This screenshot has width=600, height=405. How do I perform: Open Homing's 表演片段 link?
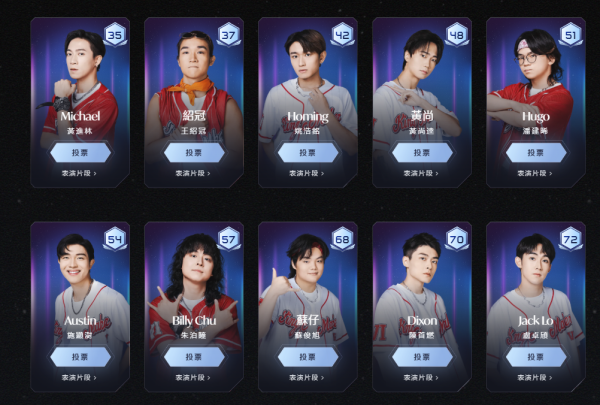pyautogui.click(x=307, y=173)
